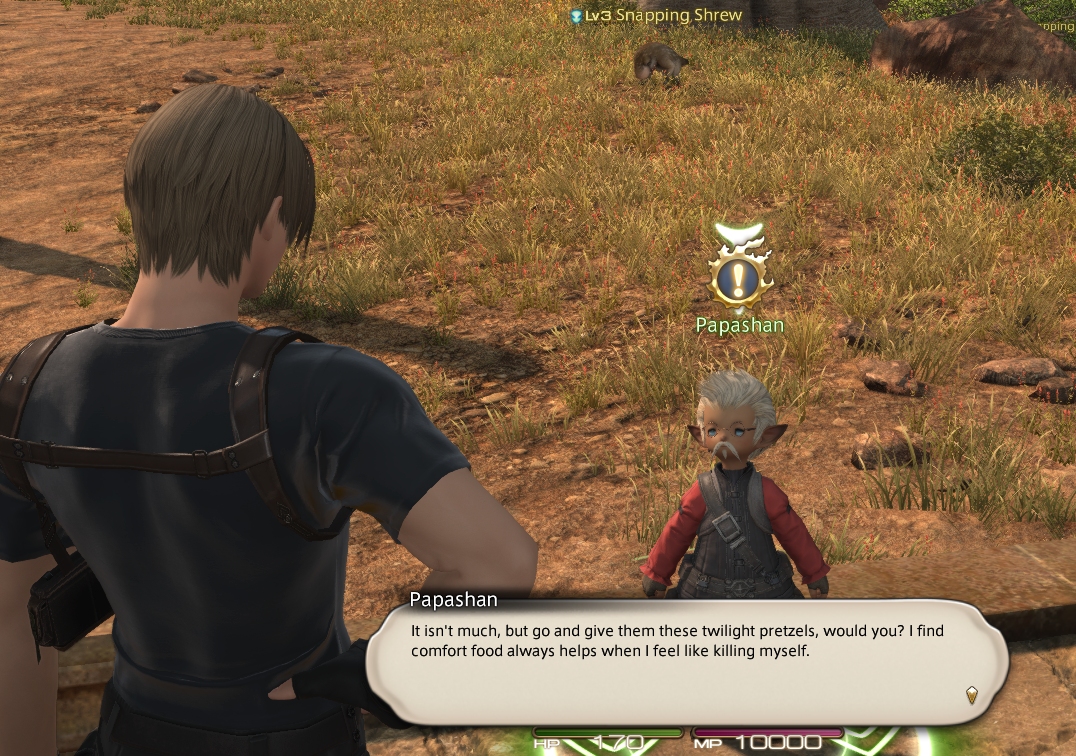The height and width of the screenshot is (756, 1076).
Task: Click the quest exclamation marker above Papashan
Action: point(740,275)
